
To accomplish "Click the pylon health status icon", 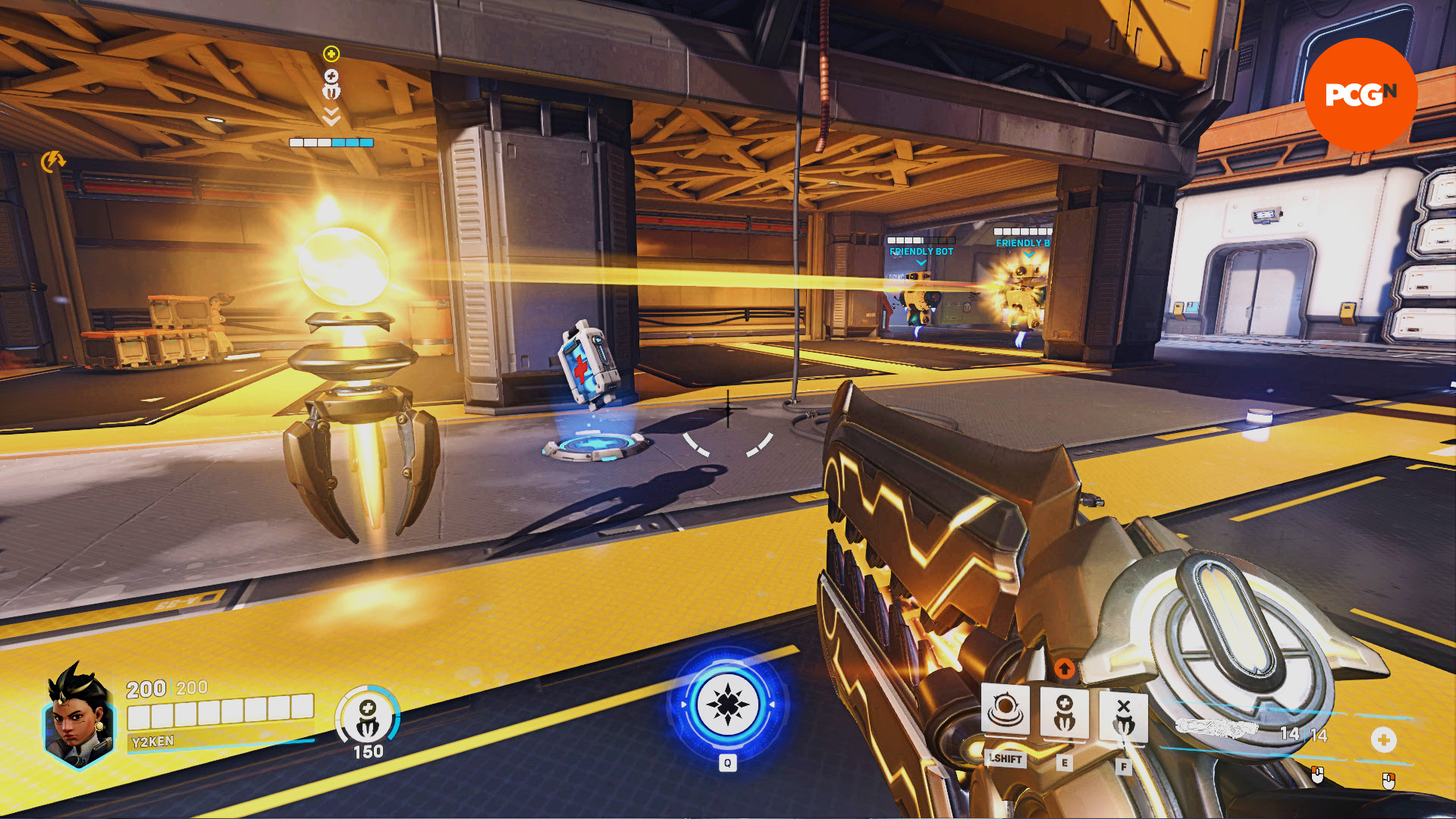I will (x=368, y=717).
